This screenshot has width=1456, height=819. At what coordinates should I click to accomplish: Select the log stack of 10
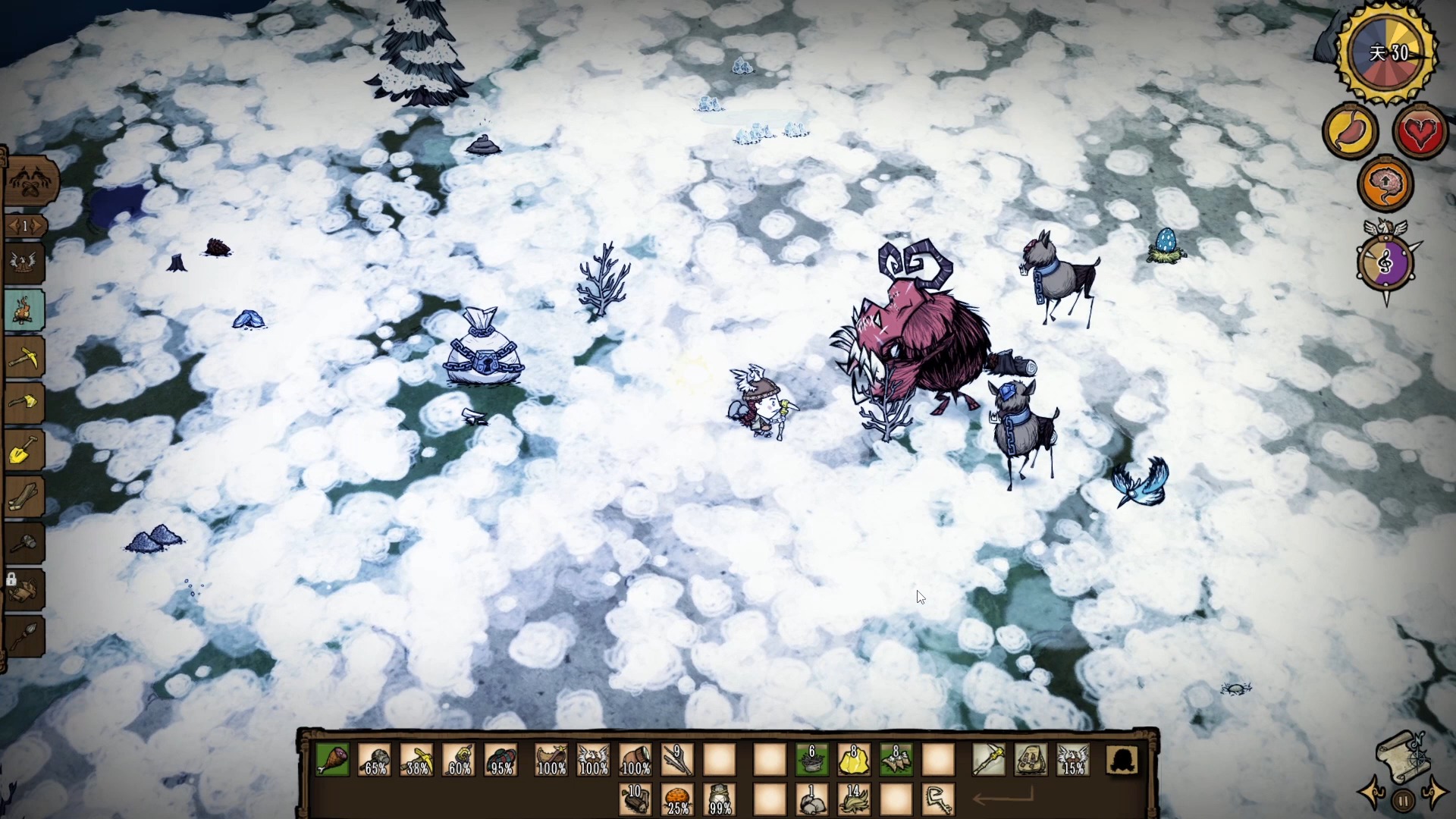[x=635, y=799]
